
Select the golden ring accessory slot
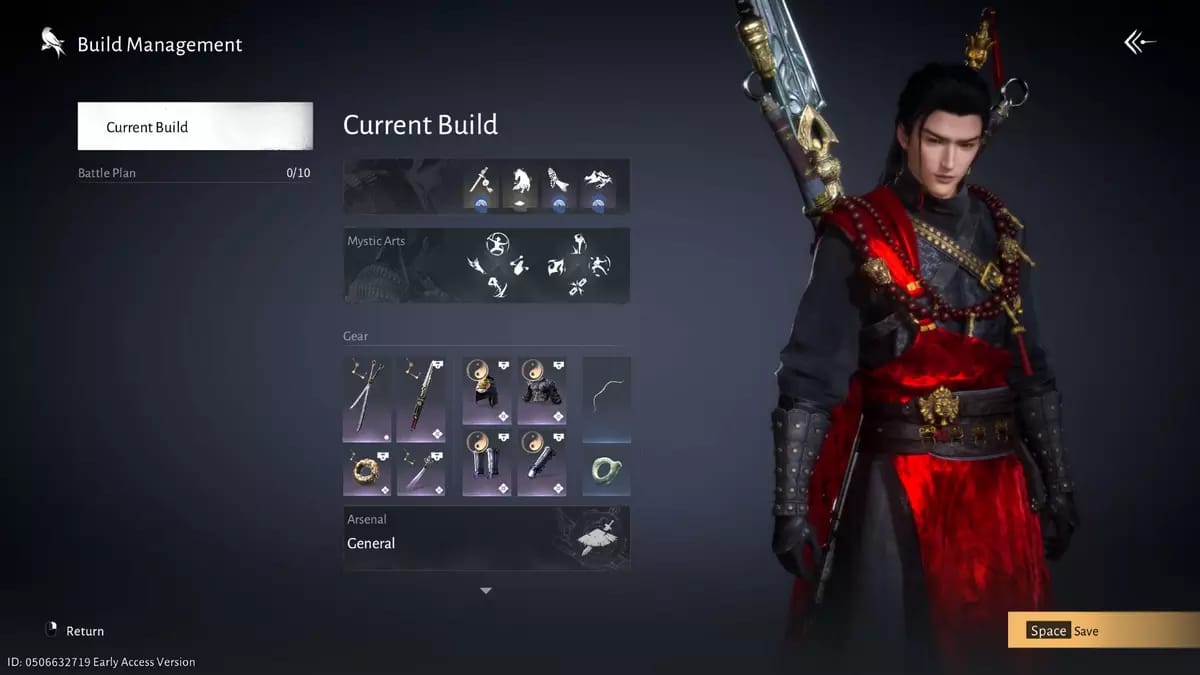pos(367,470)
